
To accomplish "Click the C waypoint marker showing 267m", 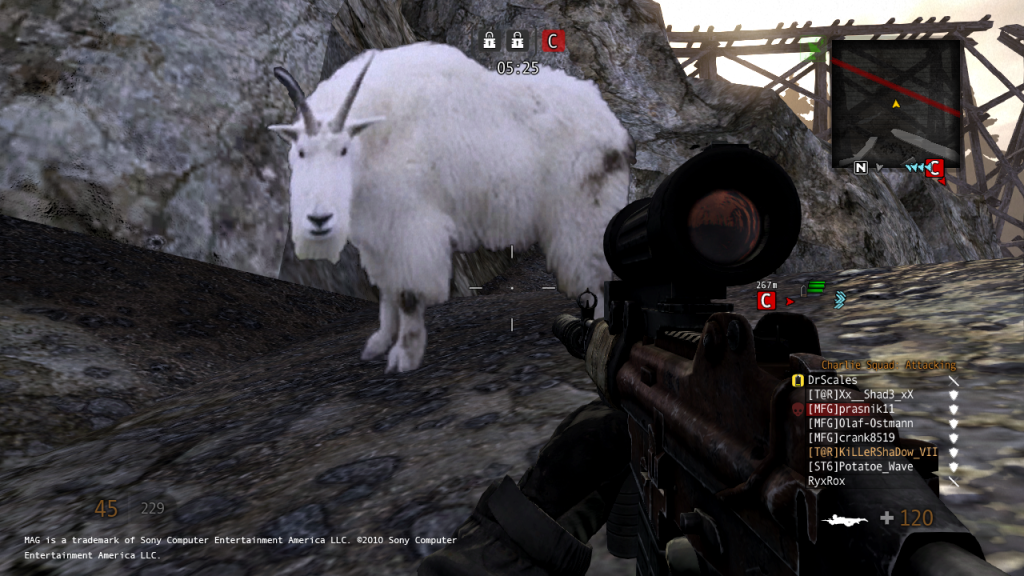I will 767,300.
